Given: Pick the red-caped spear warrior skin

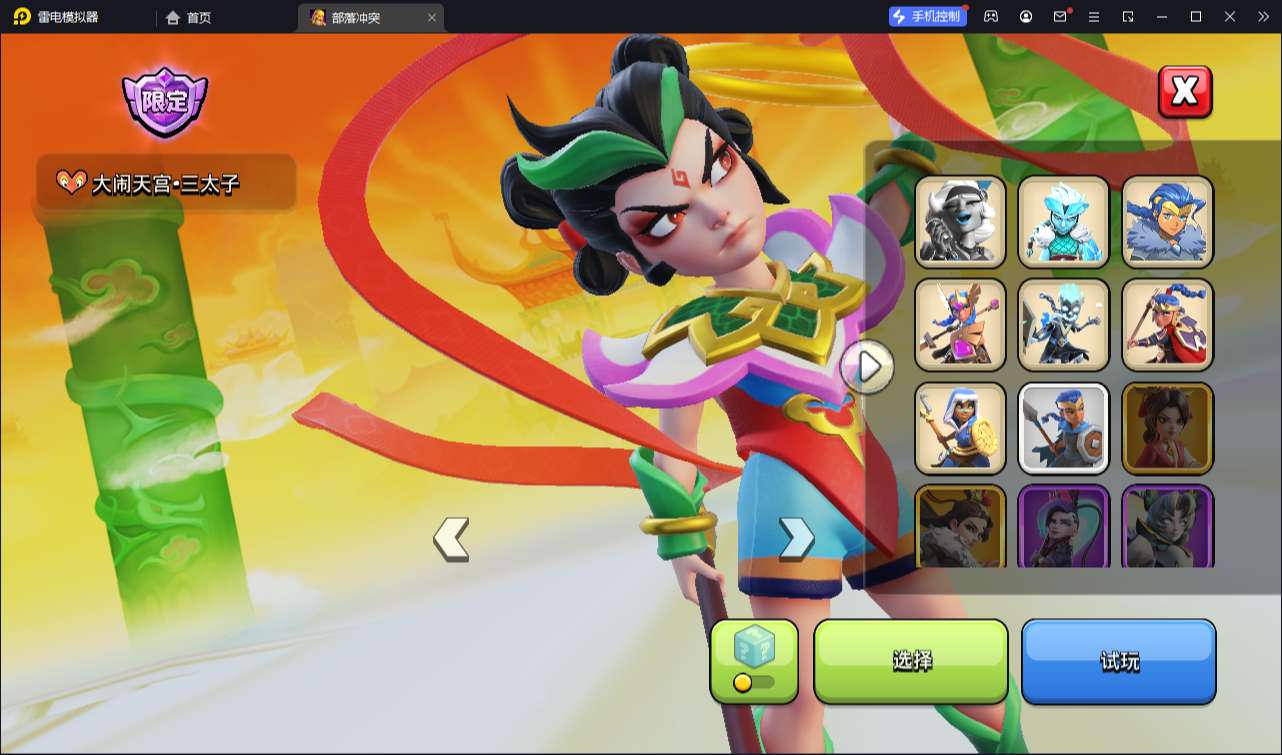Looking at the screenshot, I should point(1167,325).
